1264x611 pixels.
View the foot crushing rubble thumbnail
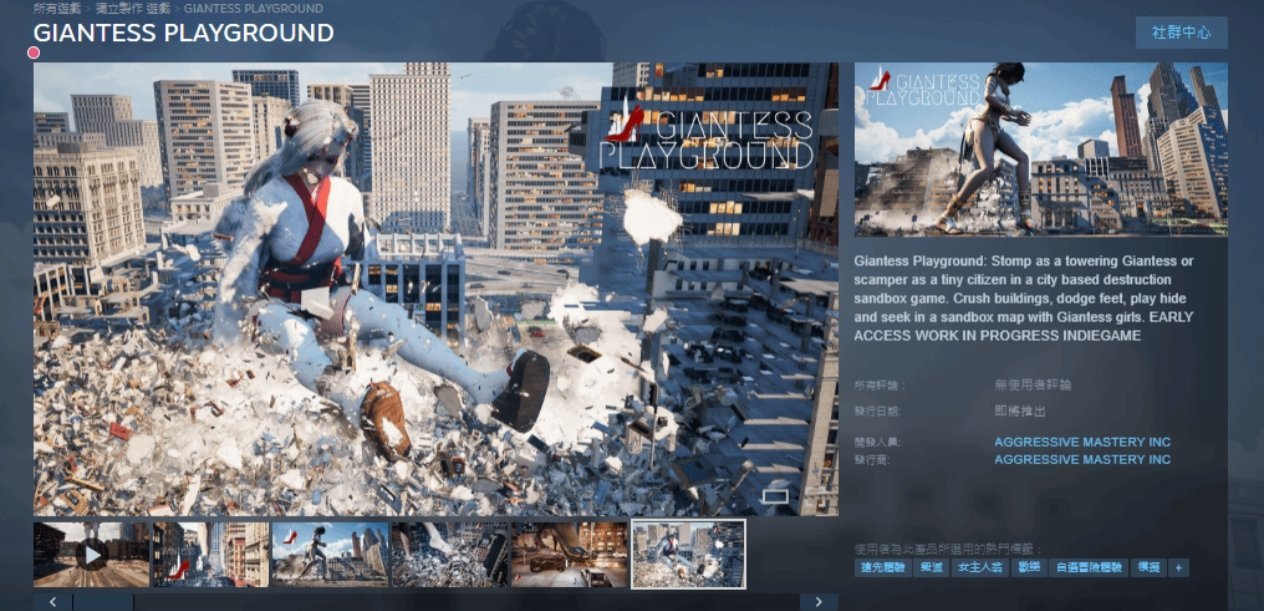point(449,553)
